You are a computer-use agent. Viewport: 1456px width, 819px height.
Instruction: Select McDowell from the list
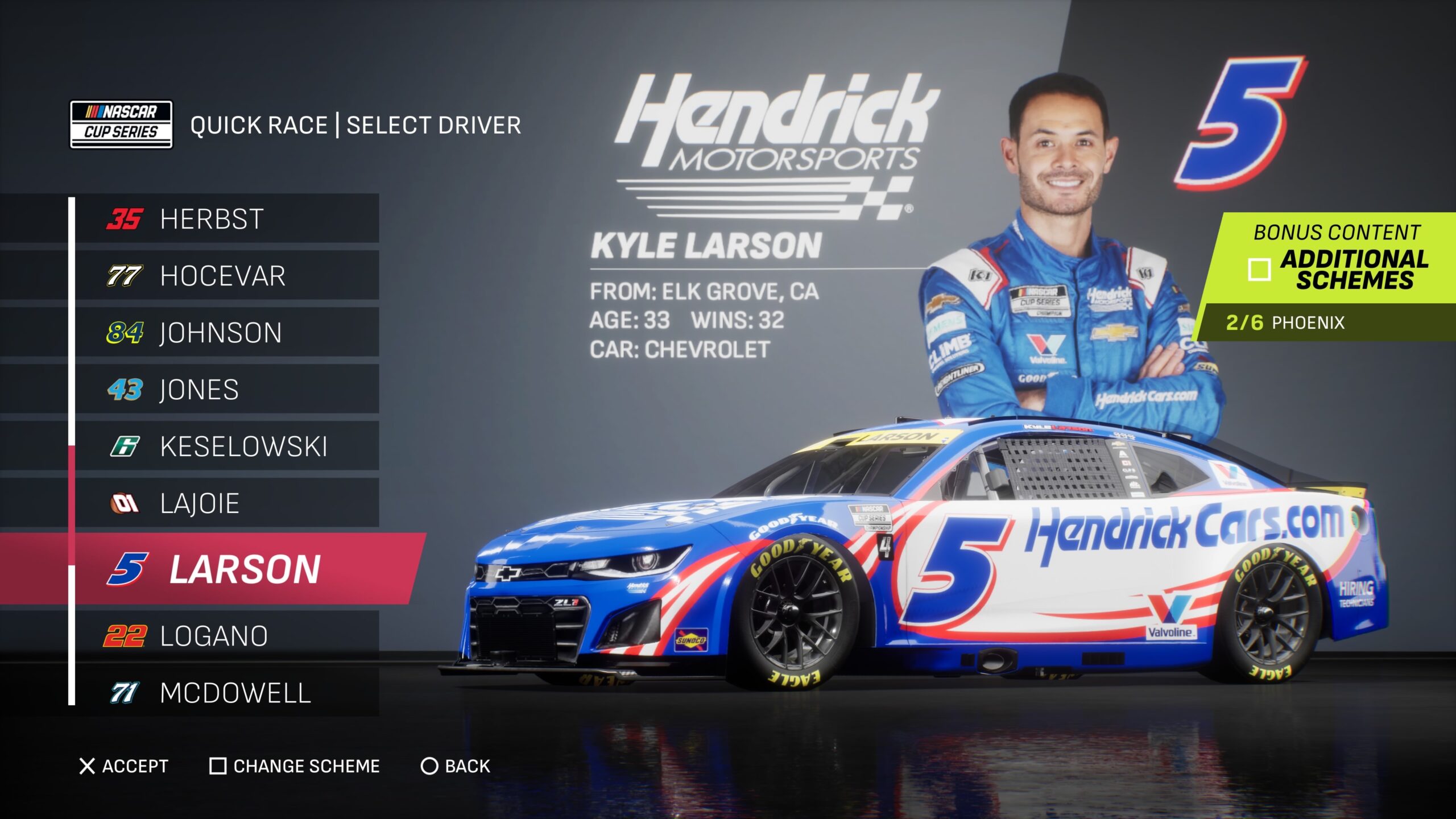pyautogui.click(x=226, y=693)
